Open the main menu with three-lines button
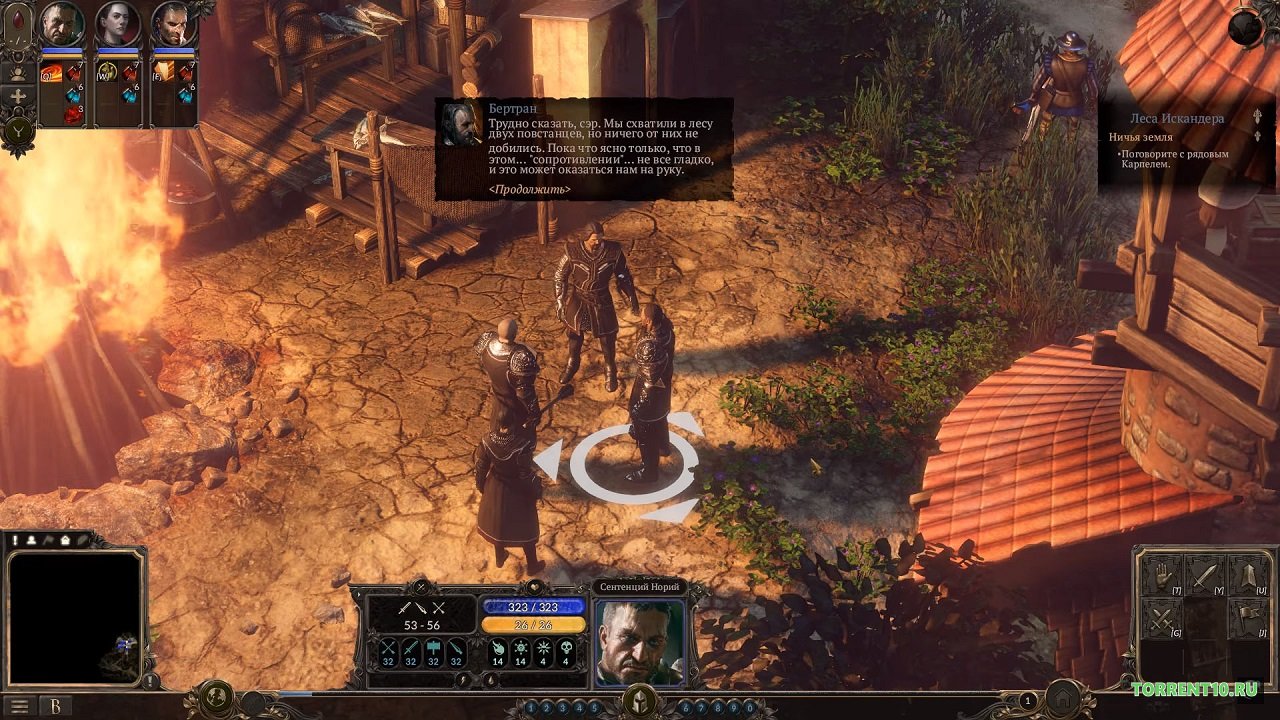1280x720 pixels. coord(19,706)
